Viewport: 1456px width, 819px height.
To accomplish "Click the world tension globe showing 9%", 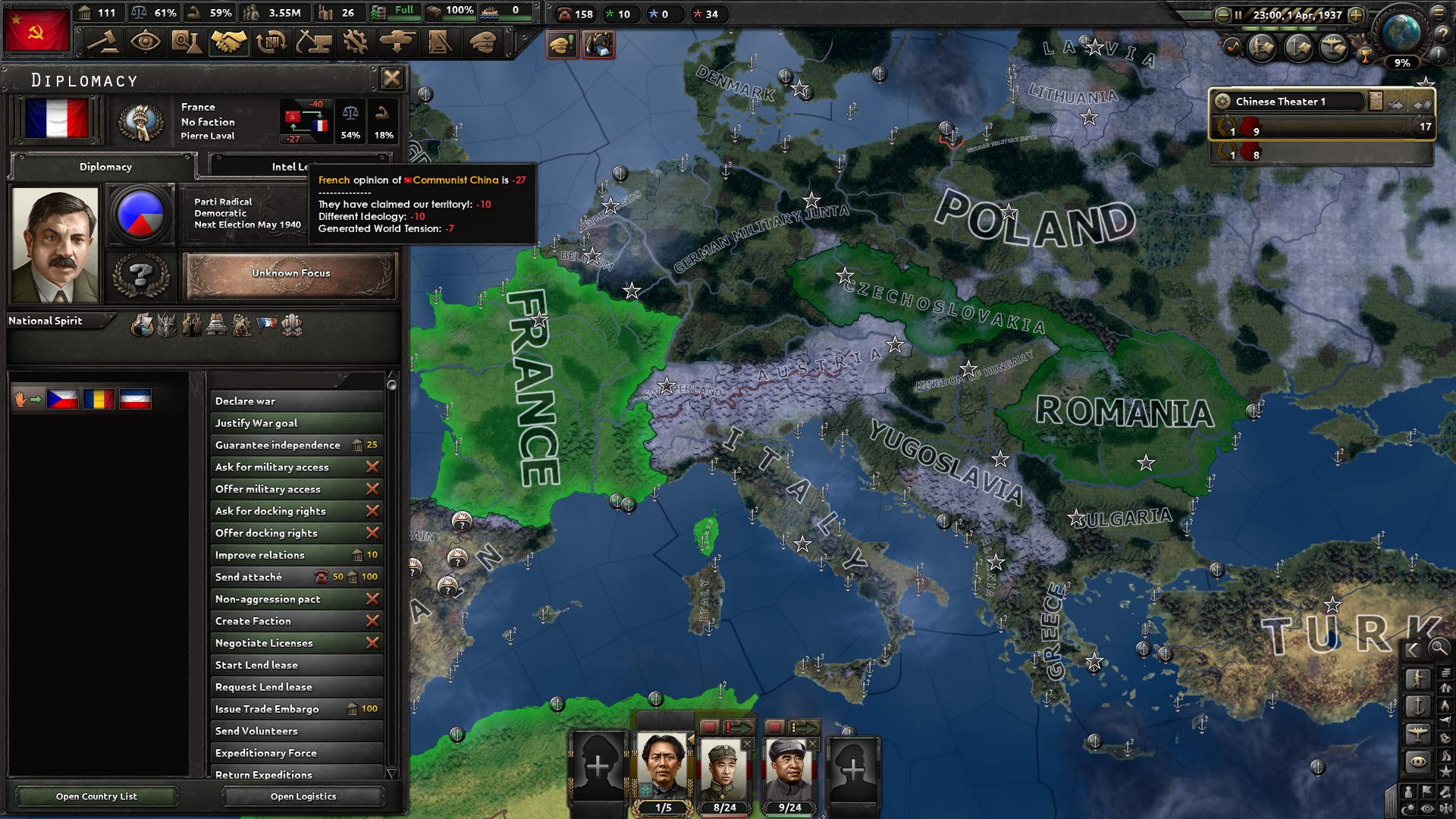I will point(1401,35).
